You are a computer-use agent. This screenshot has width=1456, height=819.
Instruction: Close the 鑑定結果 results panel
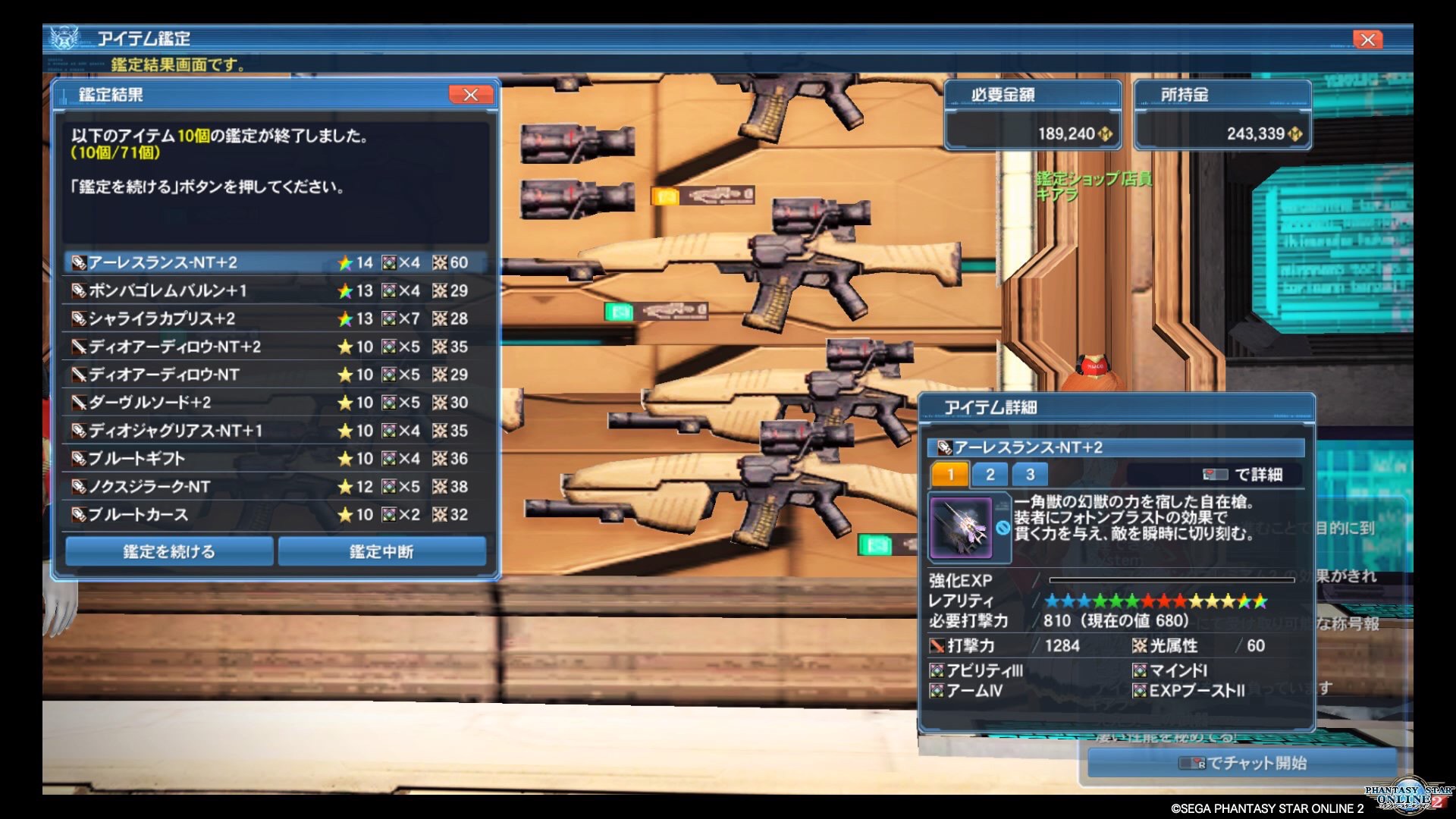(x=470, y=95)
